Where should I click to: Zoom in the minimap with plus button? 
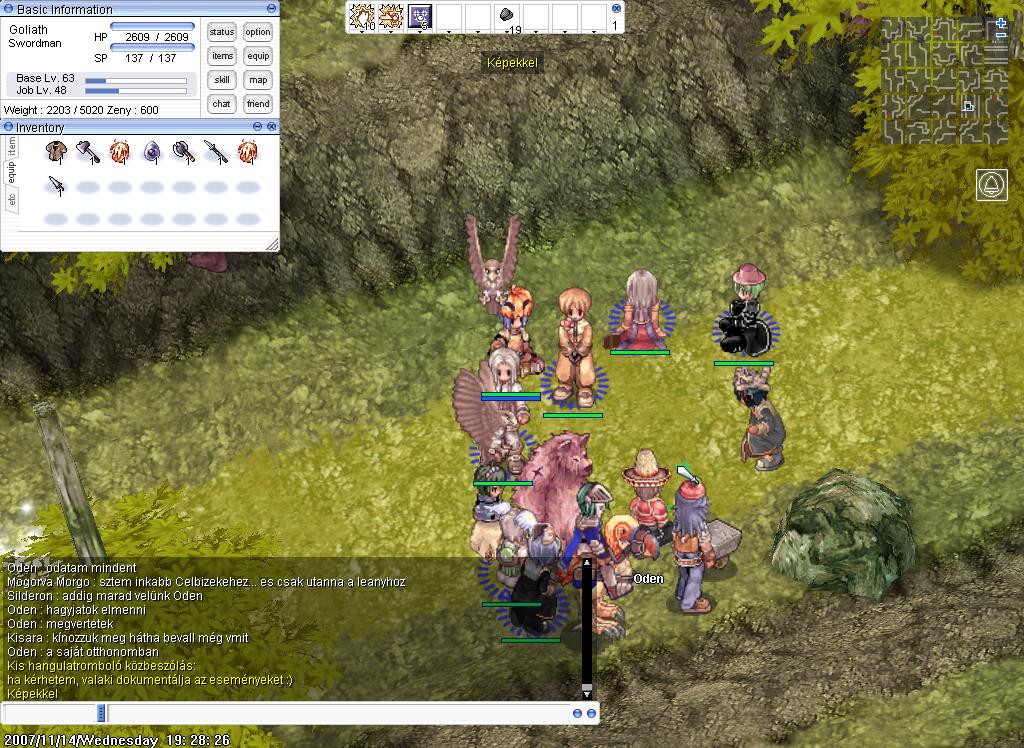(x=1002, y=23)
